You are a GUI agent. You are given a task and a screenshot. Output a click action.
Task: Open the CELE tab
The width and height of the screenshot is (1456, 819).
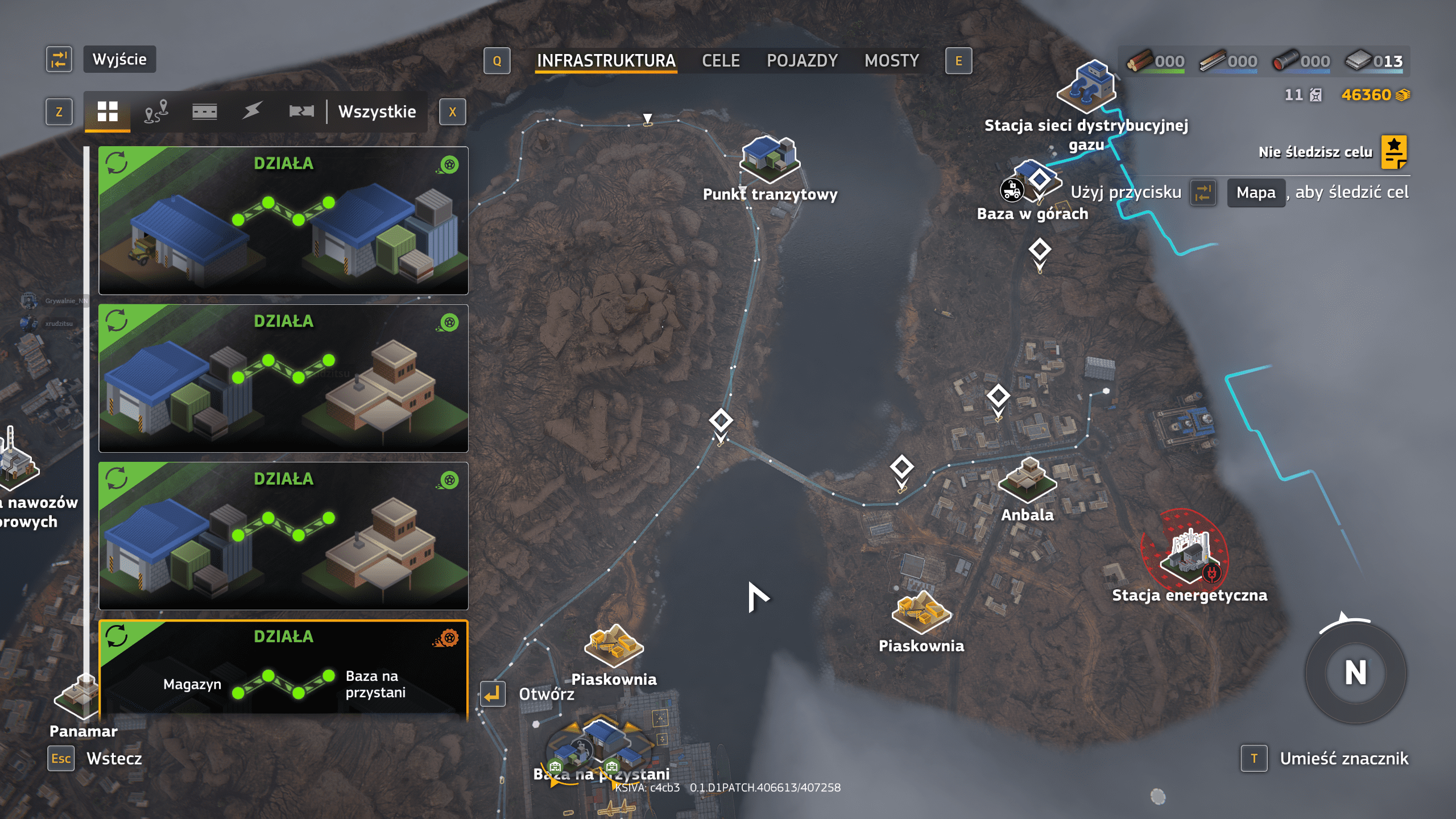tap(721, 61)
